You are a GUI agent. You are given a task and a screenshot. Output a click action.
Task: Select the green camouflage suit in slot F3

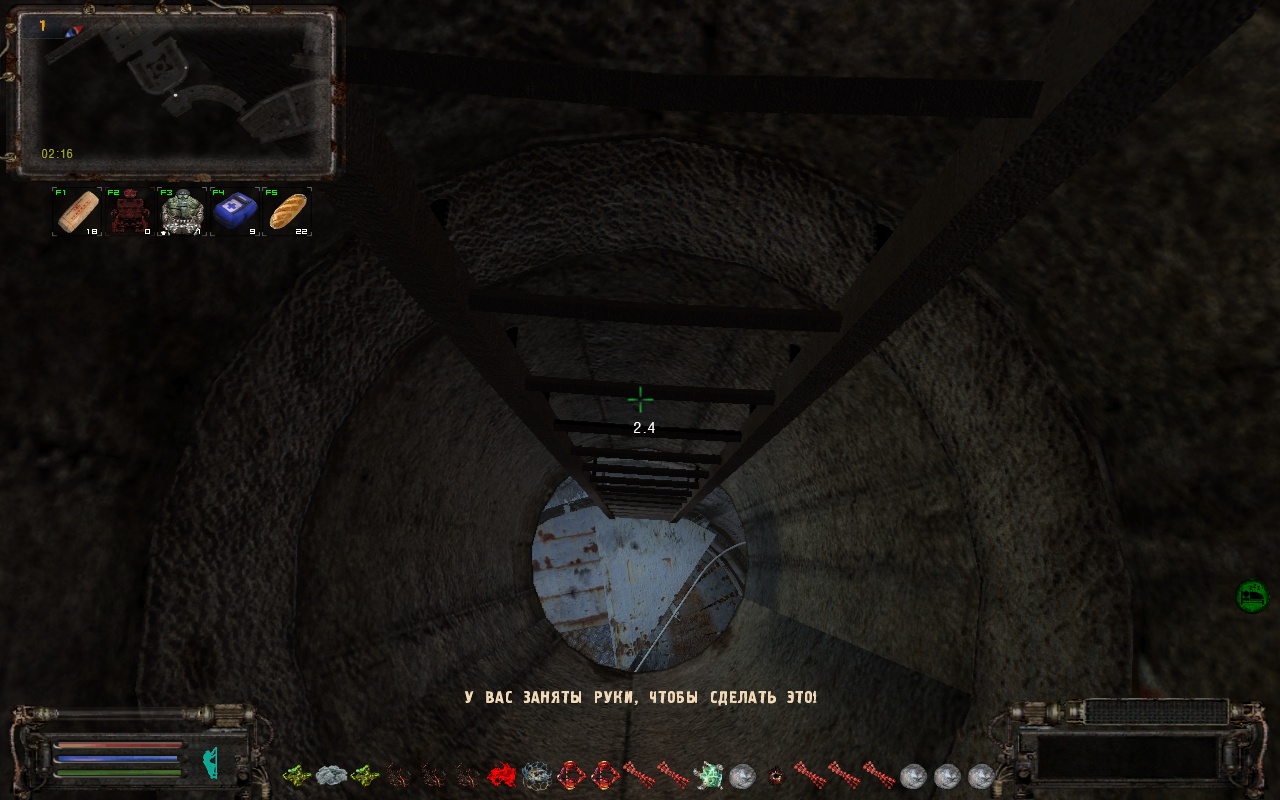pos(183,211)
